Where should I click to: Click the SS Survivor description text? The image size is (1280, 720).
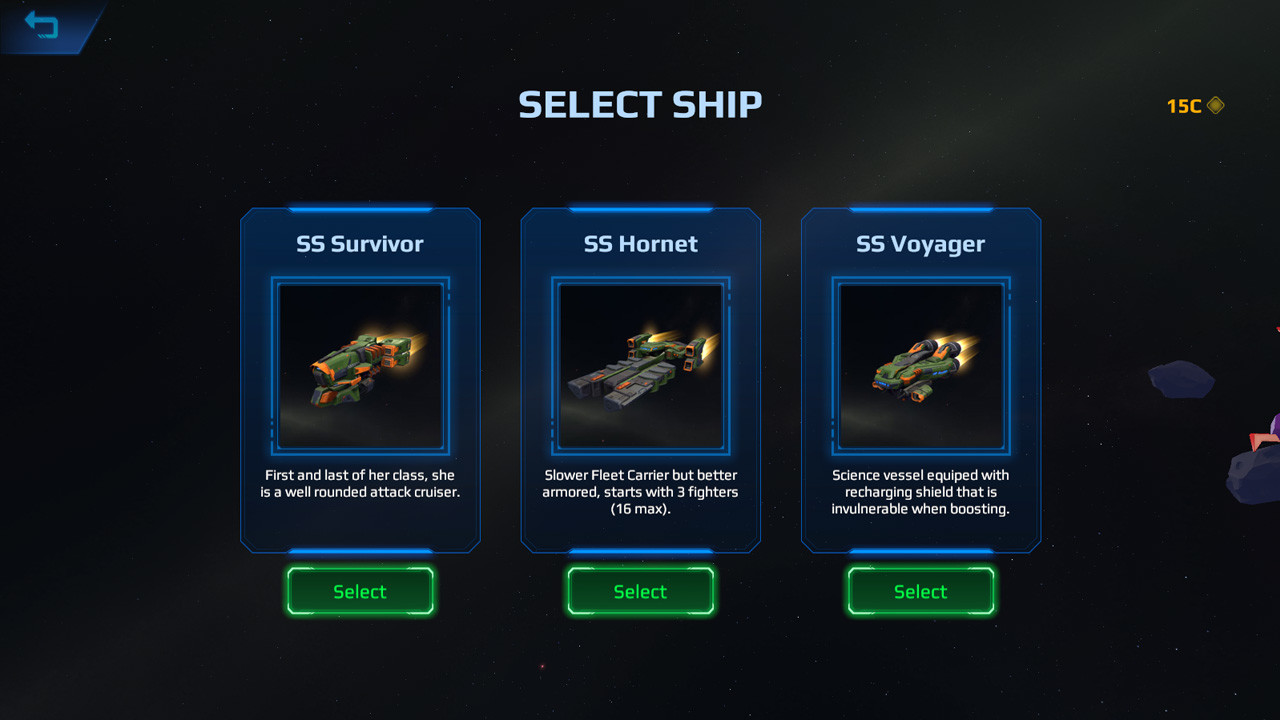tap(360, 483)
